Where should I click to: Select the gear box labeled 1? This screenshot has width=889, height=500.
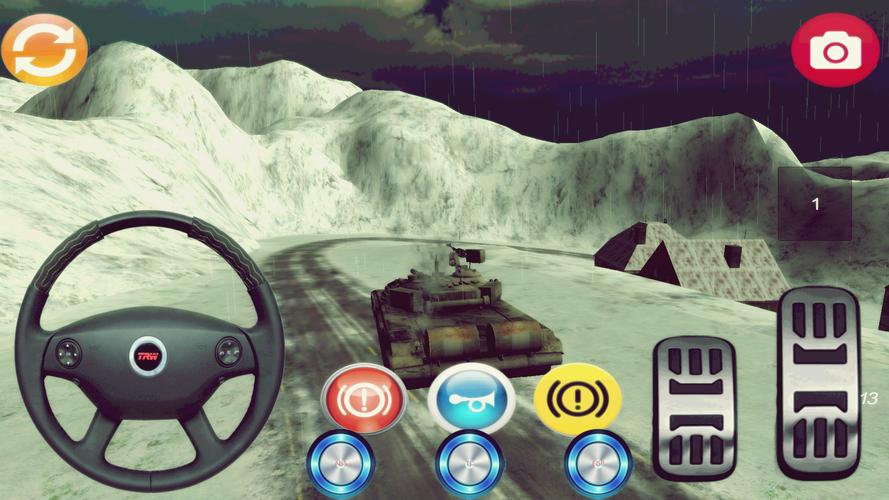pyautogui.click(x=815, y=204)
